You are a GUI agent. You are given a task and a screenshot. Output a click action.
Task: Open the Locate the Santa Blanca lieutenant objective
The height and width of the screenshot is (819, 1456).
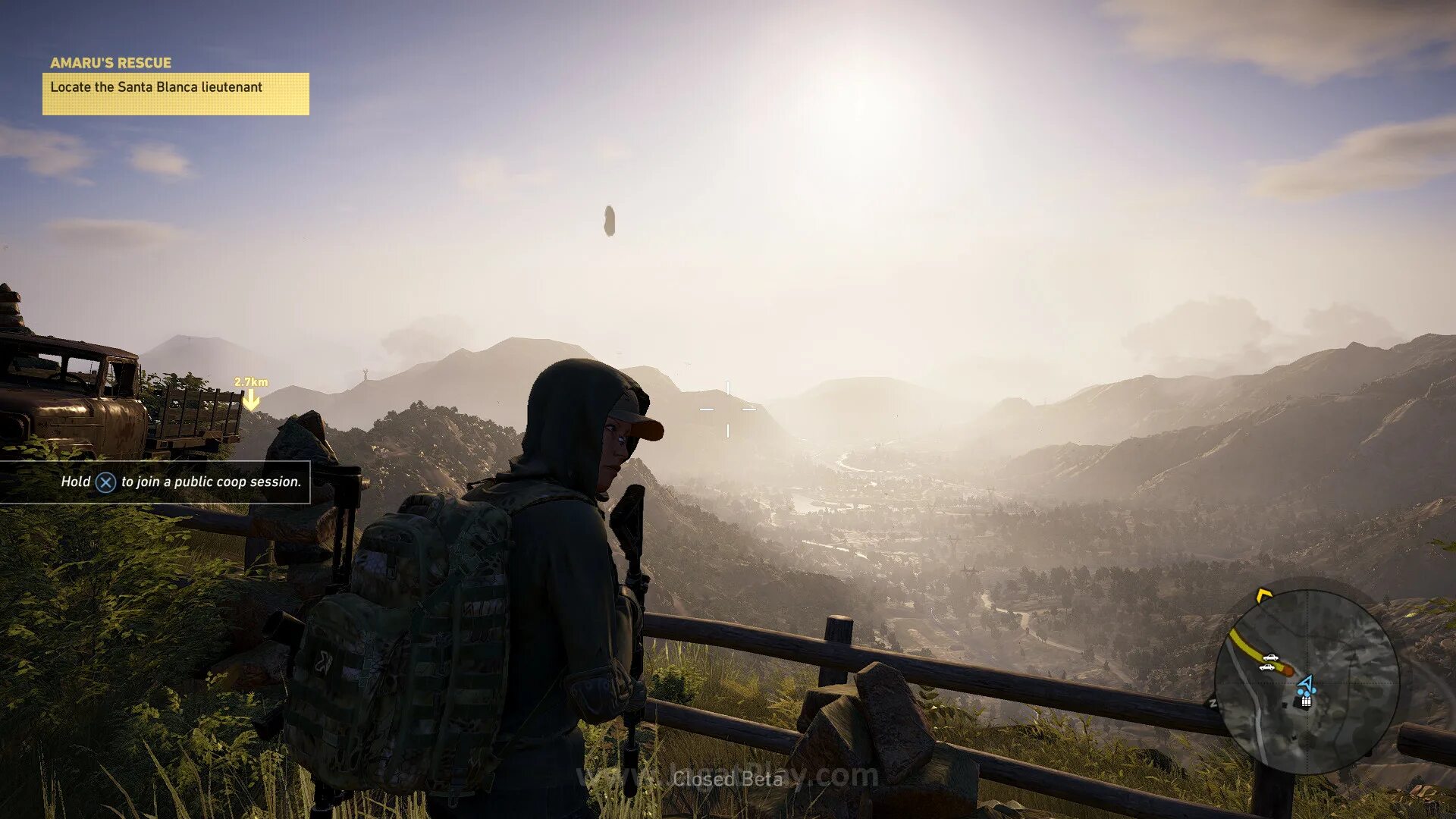[155, 87]
